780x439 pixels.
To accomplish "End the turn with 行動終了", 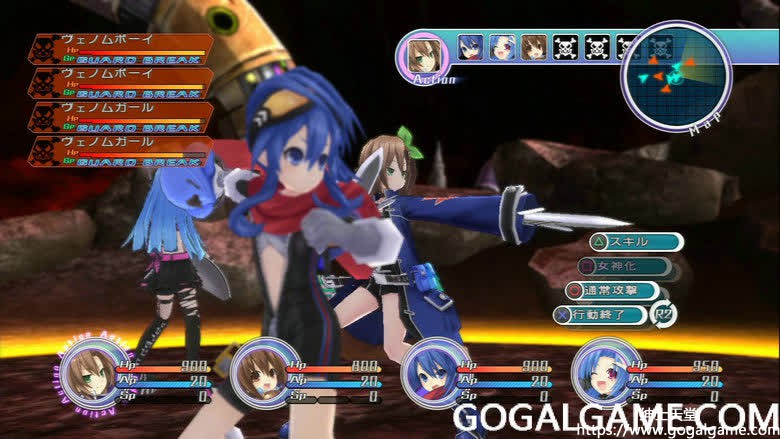I will pos(610,315).
